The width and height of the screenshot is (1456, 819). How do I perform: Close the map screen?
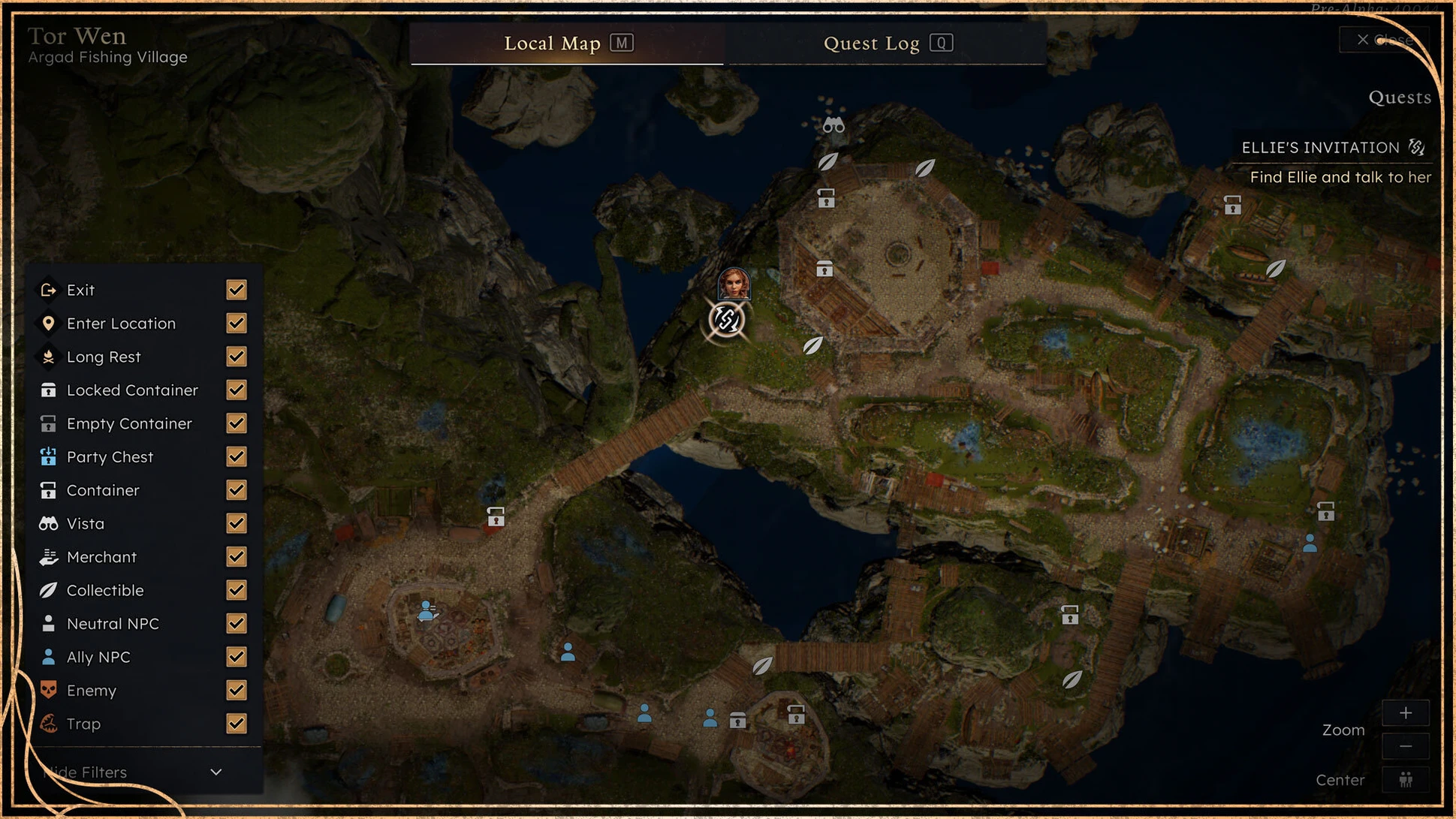pyautogui.click(x=1384, y=40)
